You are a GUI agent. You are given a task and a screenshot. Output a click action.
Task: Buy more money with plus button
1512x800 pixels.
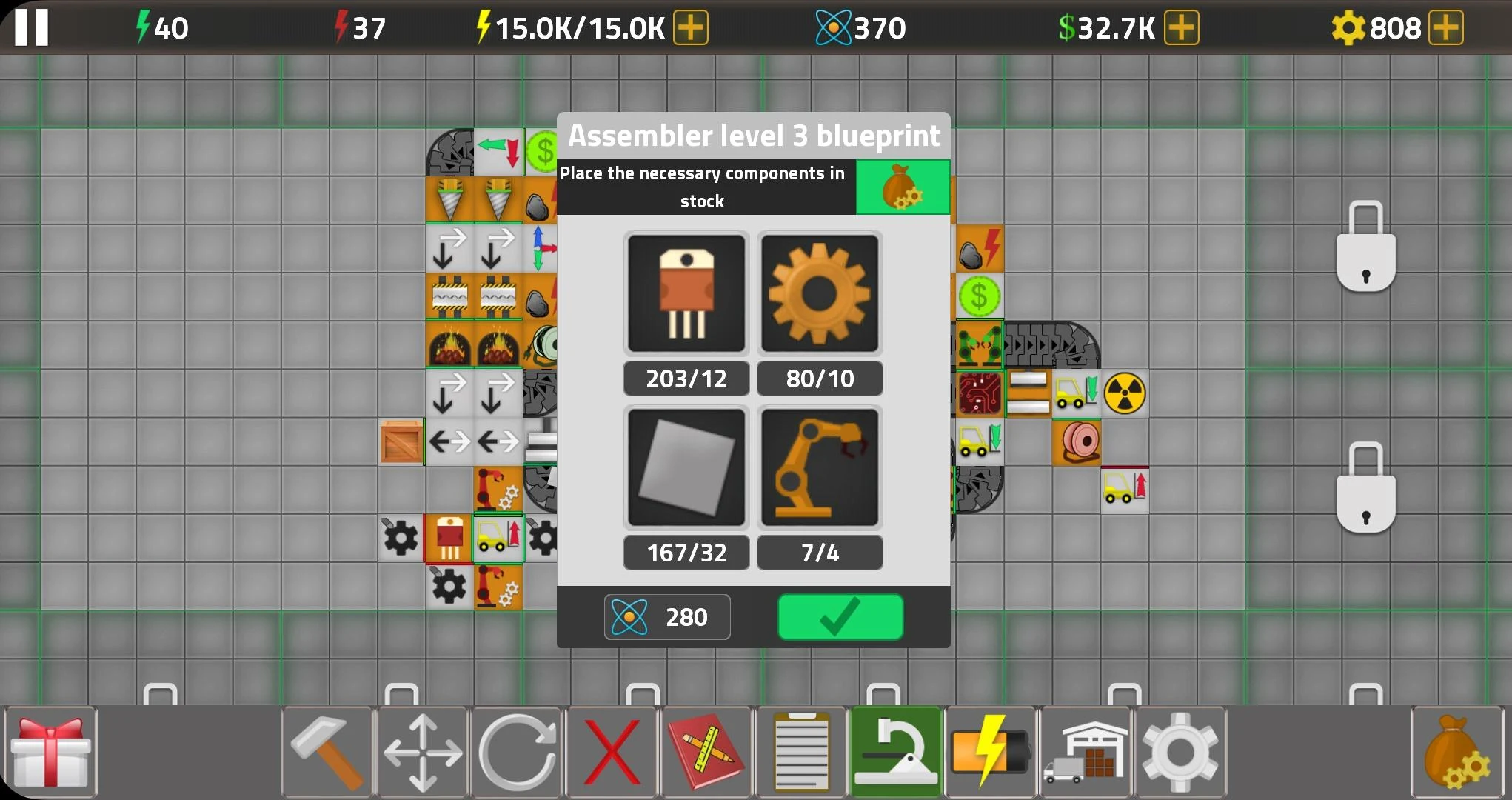point(1181,28)
